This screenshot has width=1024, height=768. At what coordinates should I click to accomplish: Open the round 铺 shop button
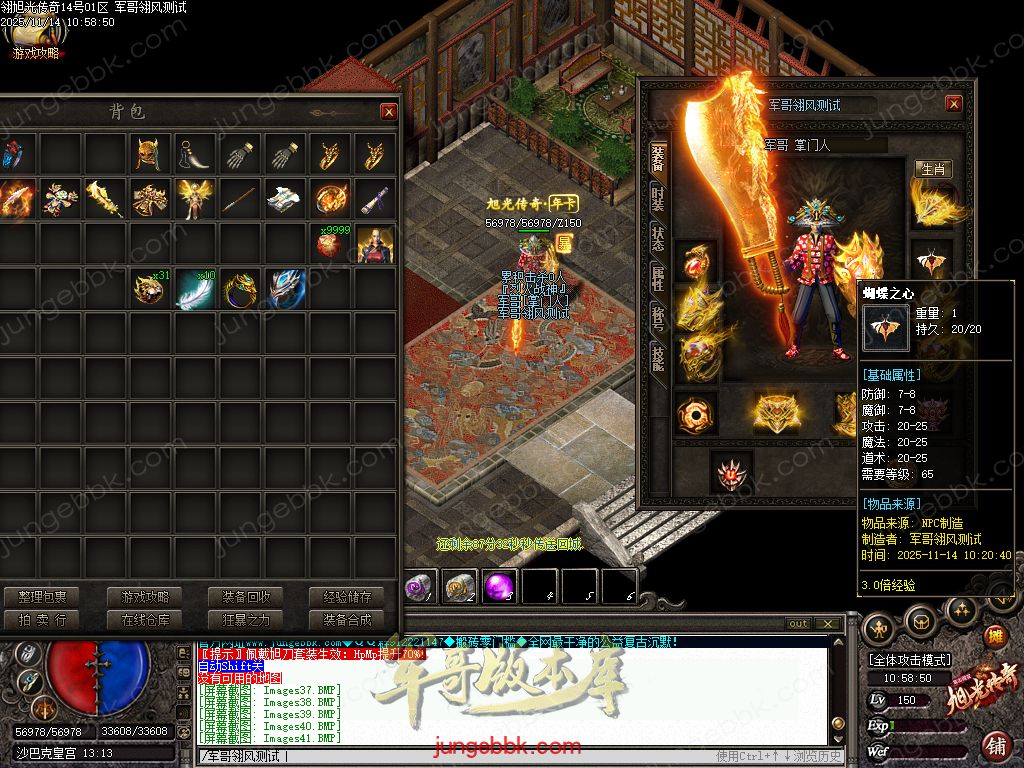pyautogui.click(x=995, y=746)
